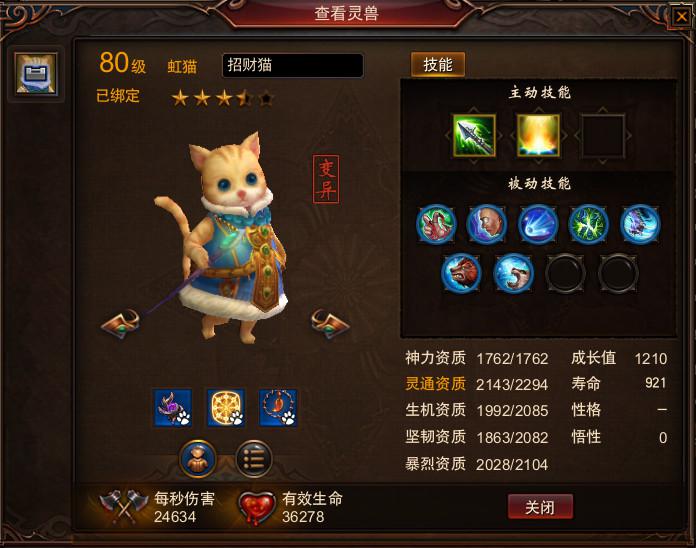The height and width of the screenshot is (548, 696).
Task: Inspect the howling beast passive skill
Action: [513, 272]
